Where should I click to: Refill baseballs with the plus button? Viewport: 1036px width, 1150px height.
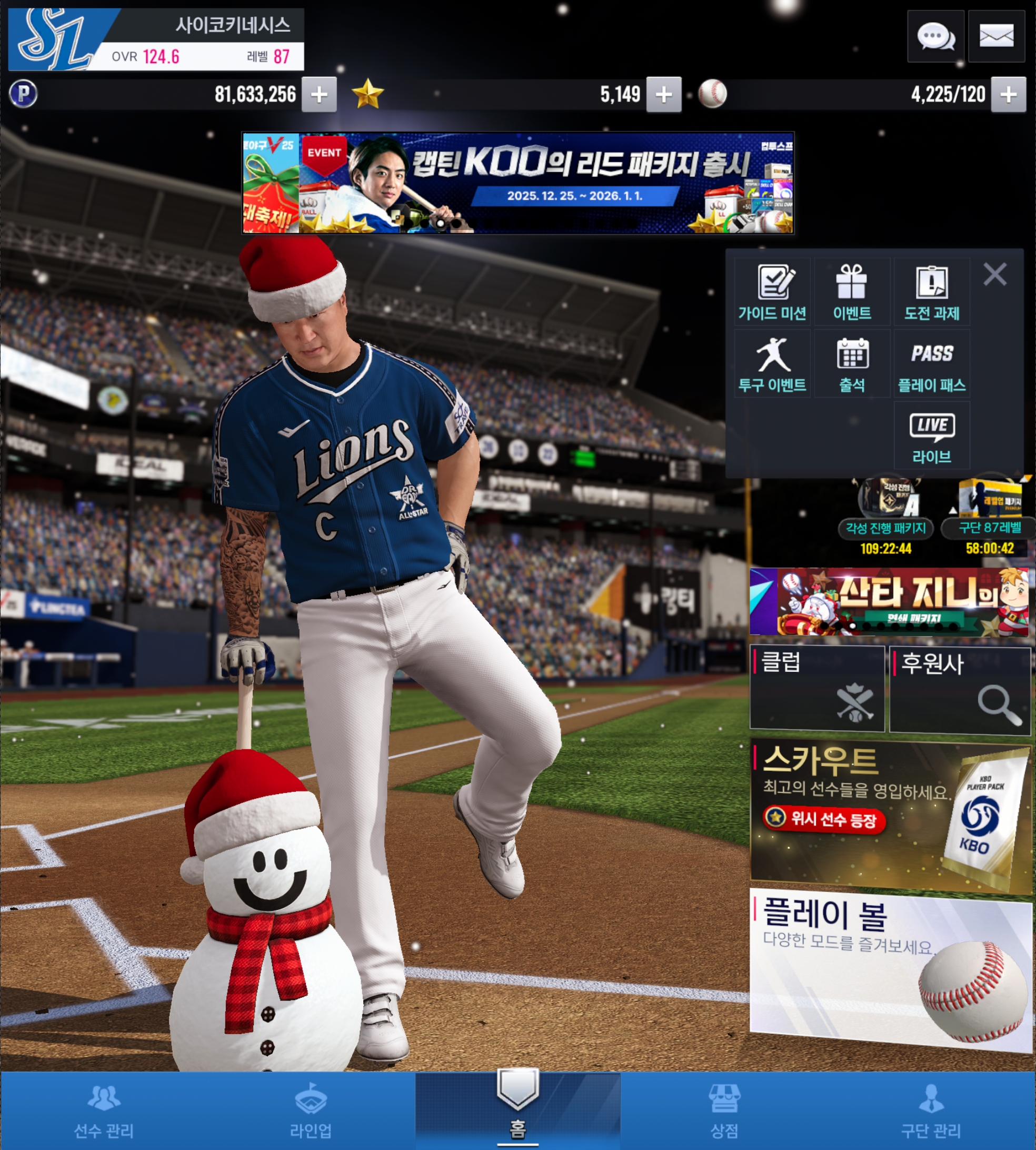(x=1008, y=94)
